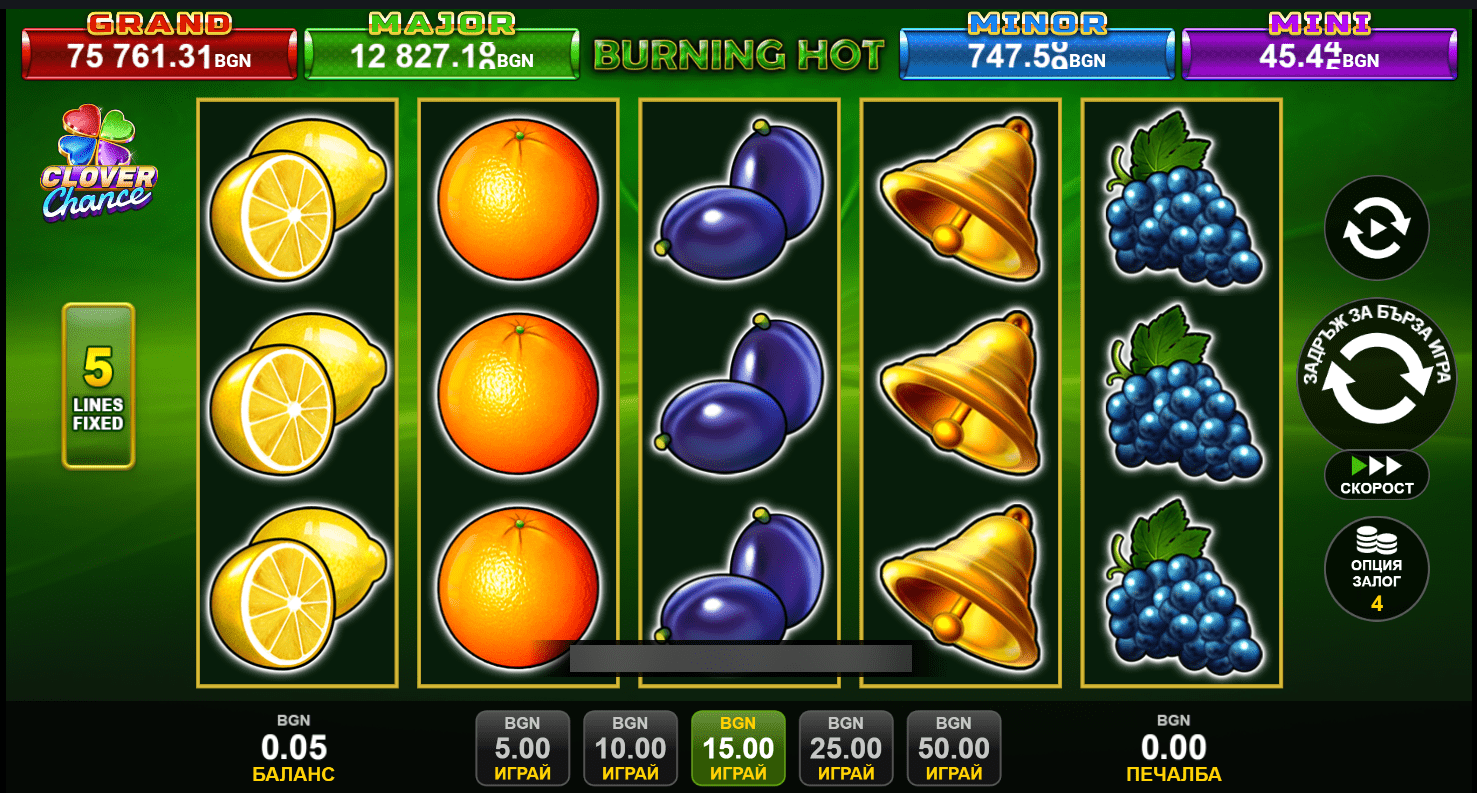Toggle the autoplay button
Screen dimensions: 1477x793
coord(1376,229)
